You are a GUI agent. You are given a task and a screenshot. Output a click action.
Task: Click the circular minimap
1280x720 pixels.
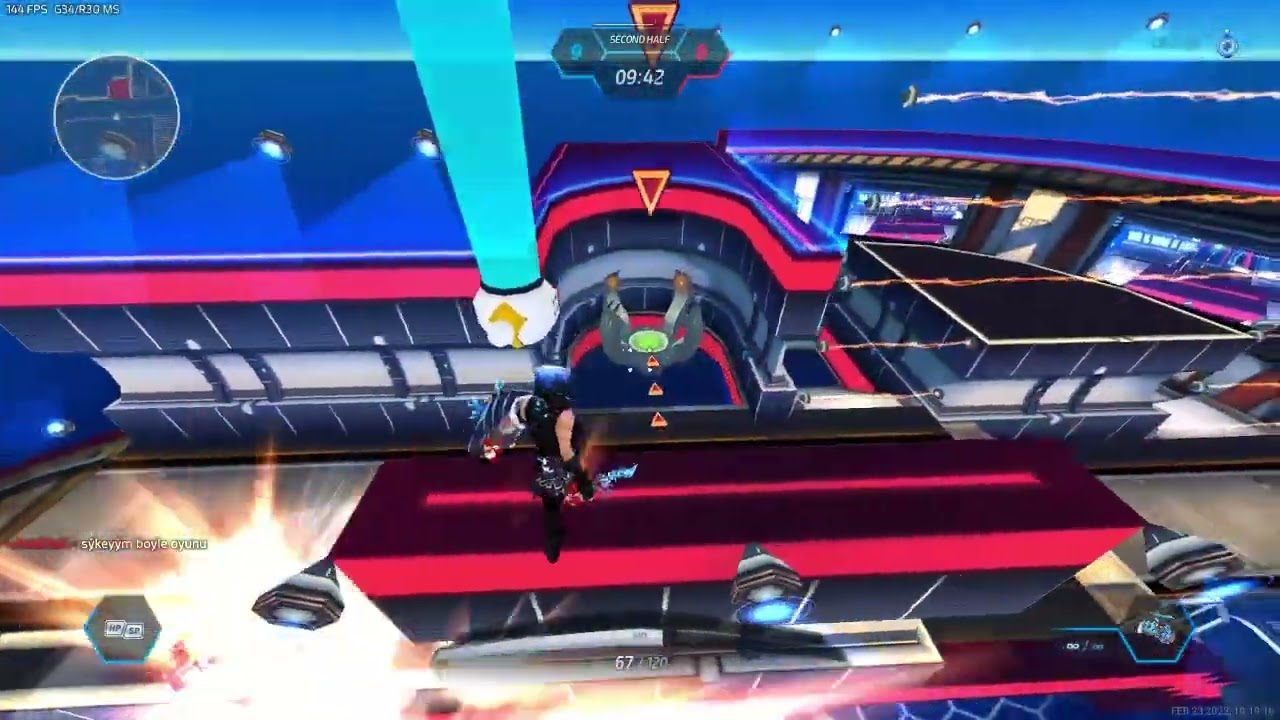pos(117,117)
